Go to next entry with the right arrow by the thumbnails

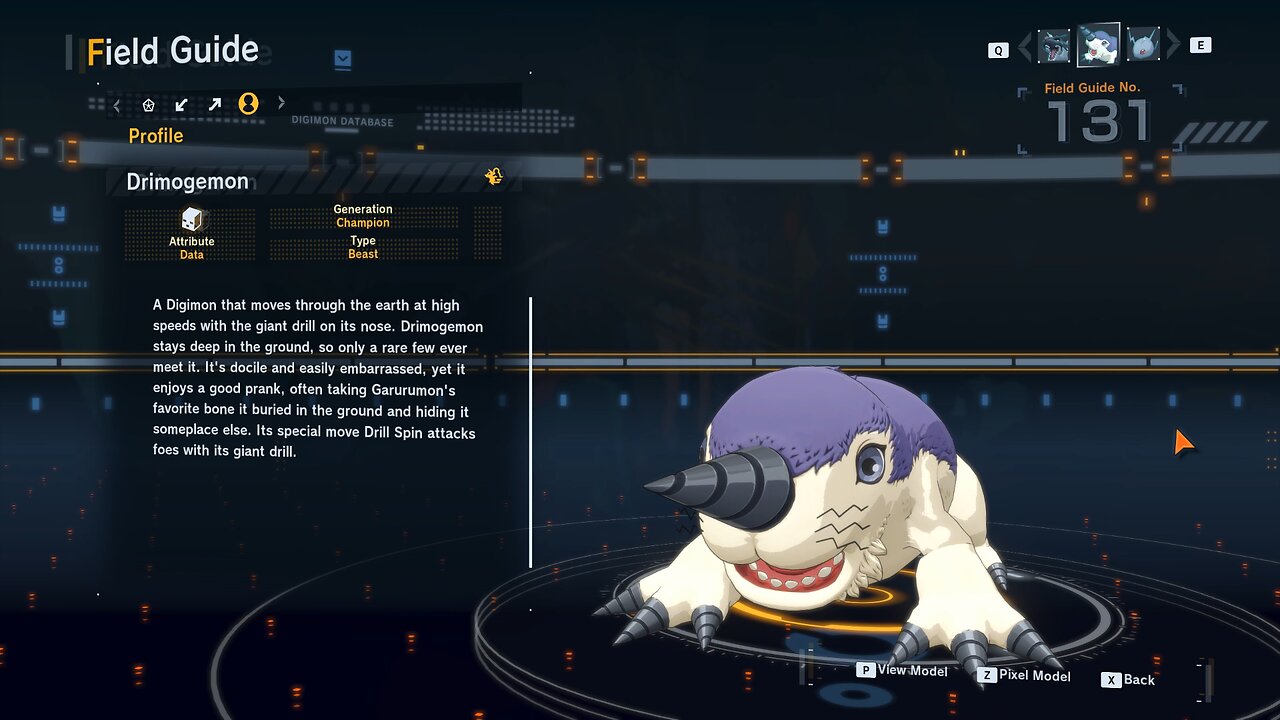pyautogui.click(x=1173, y=45)
